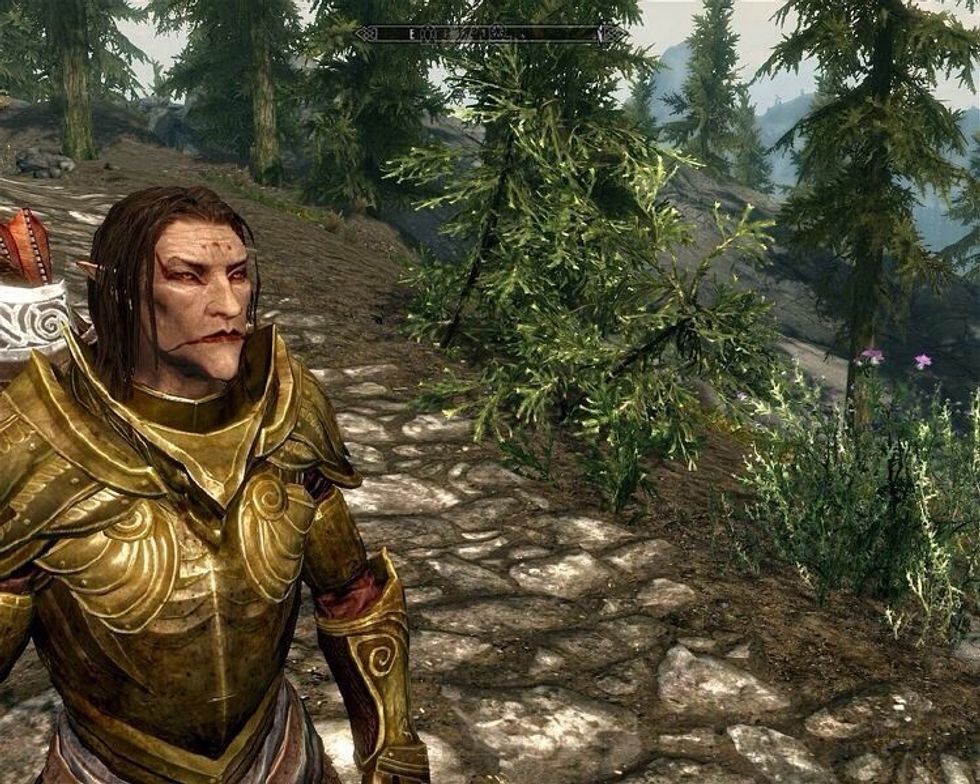Viewport: 980px width, 784px height.
Task: Click the compass bar
Action: [490, 33]
